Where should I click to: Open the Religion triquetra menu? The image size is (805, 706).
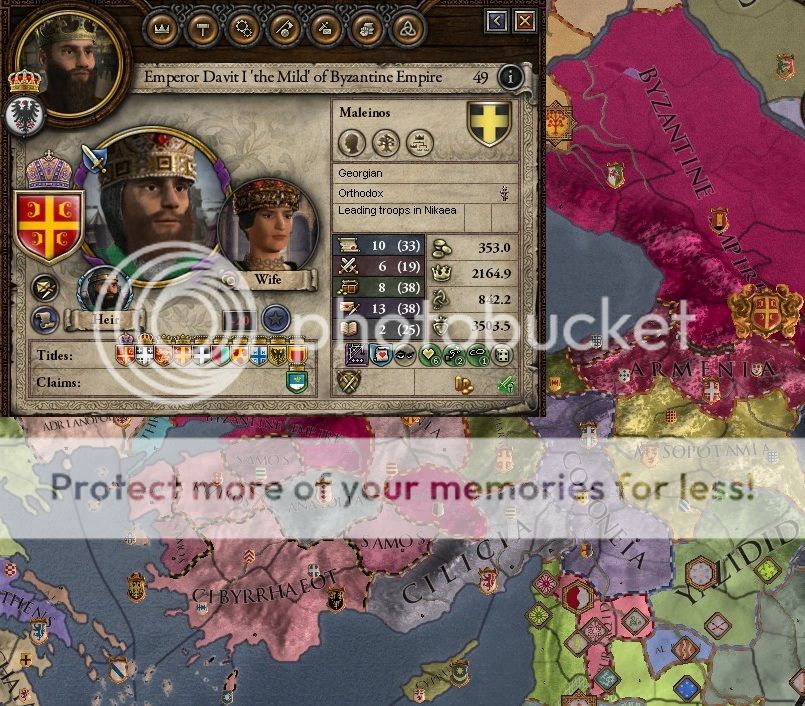406,28
